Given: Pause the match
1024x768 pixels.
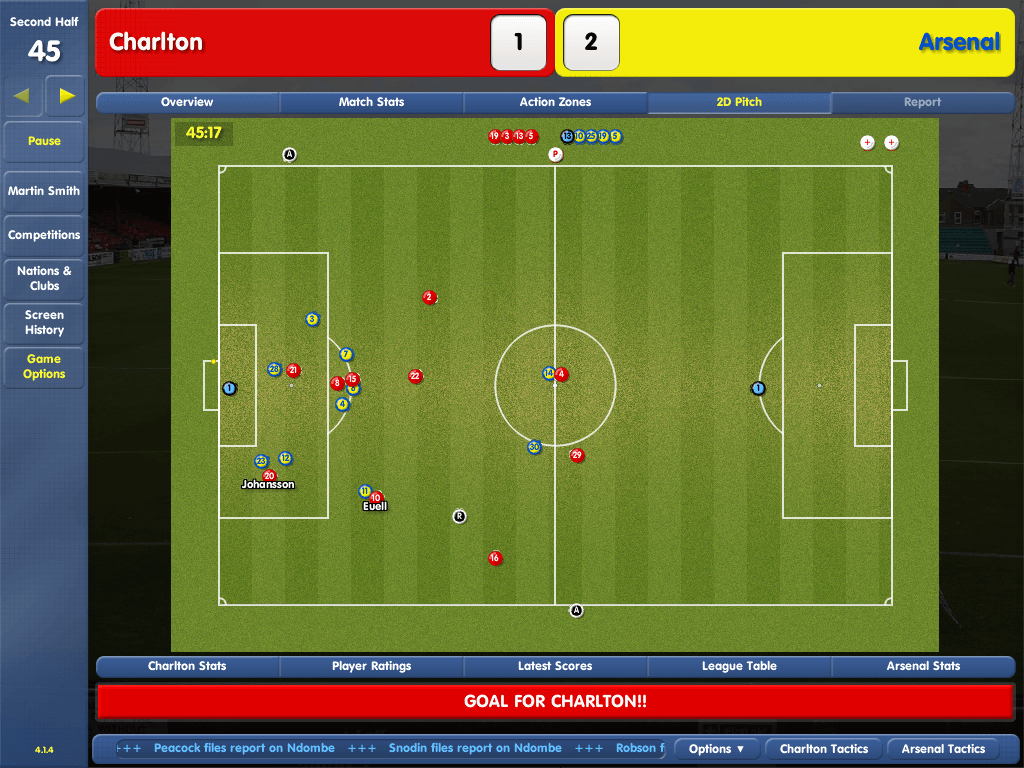Looking at the screenshot, I should pos(44,141).
